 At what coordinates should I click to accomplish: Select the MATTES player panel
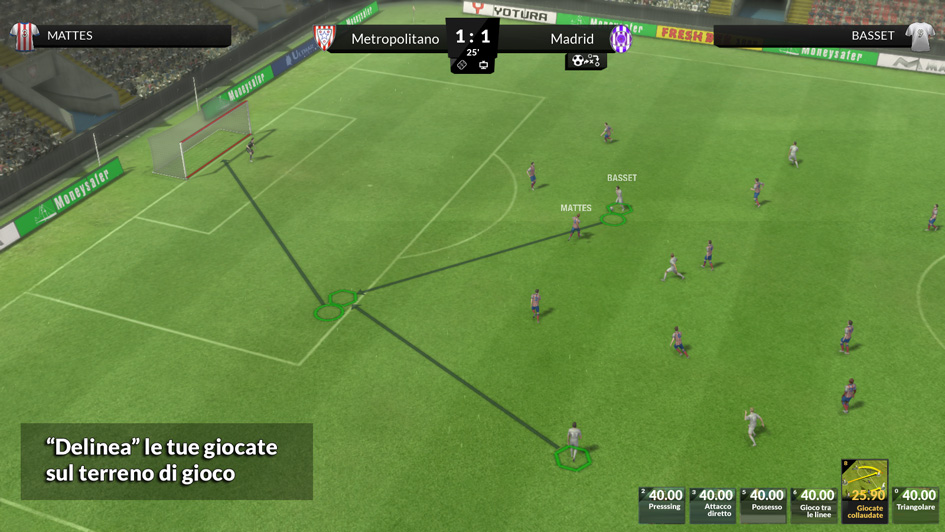pyautogui.click(x=118, y=36)
